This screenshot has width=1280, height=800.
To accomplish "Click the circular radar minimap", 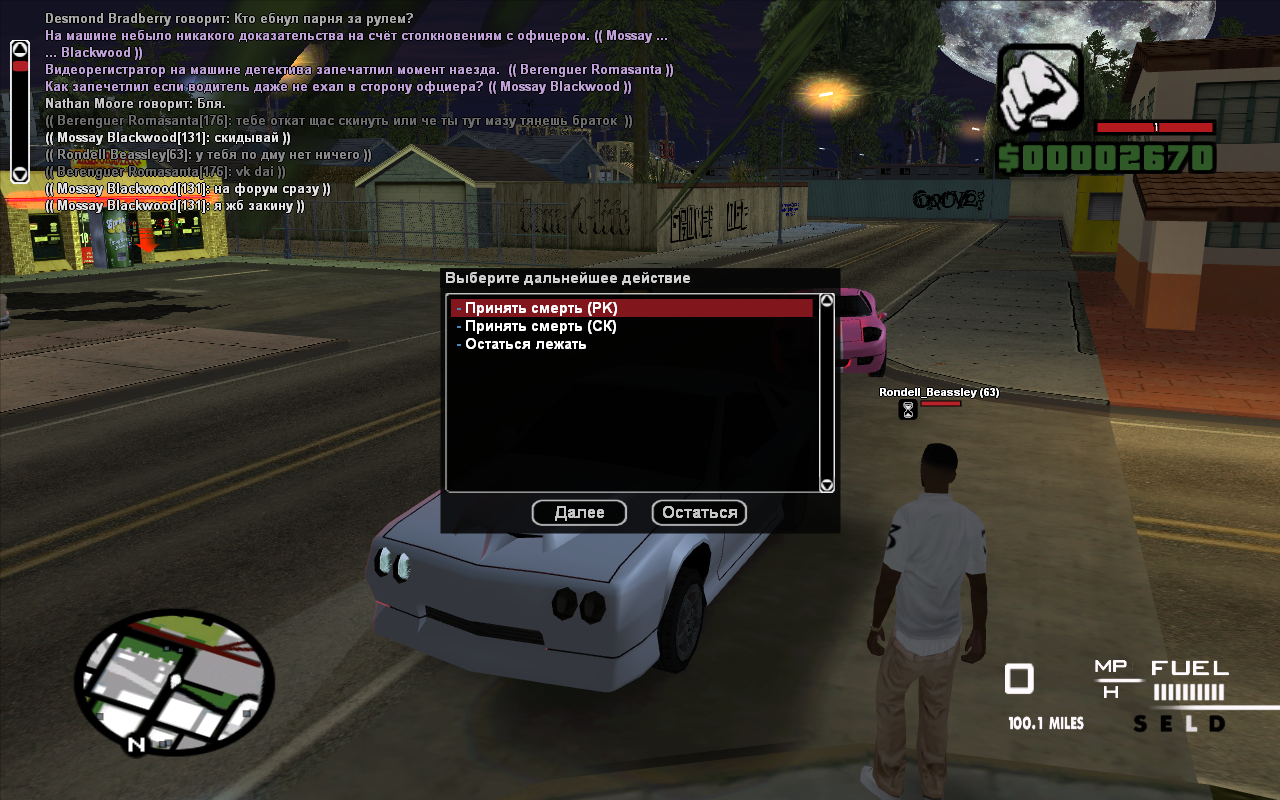I will 174,683.
